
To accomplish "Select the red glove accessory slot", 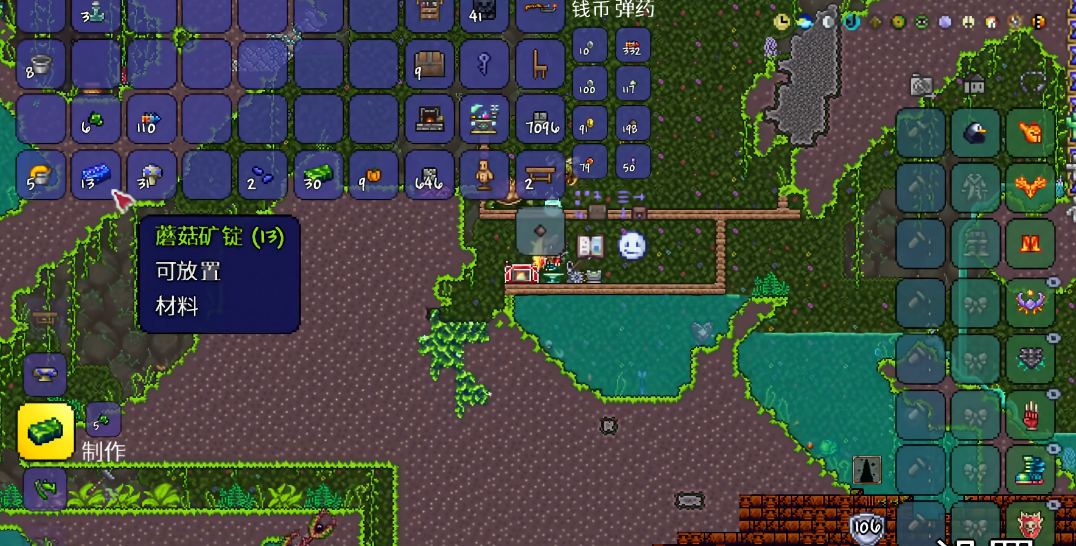I will tap(1031, 411).
